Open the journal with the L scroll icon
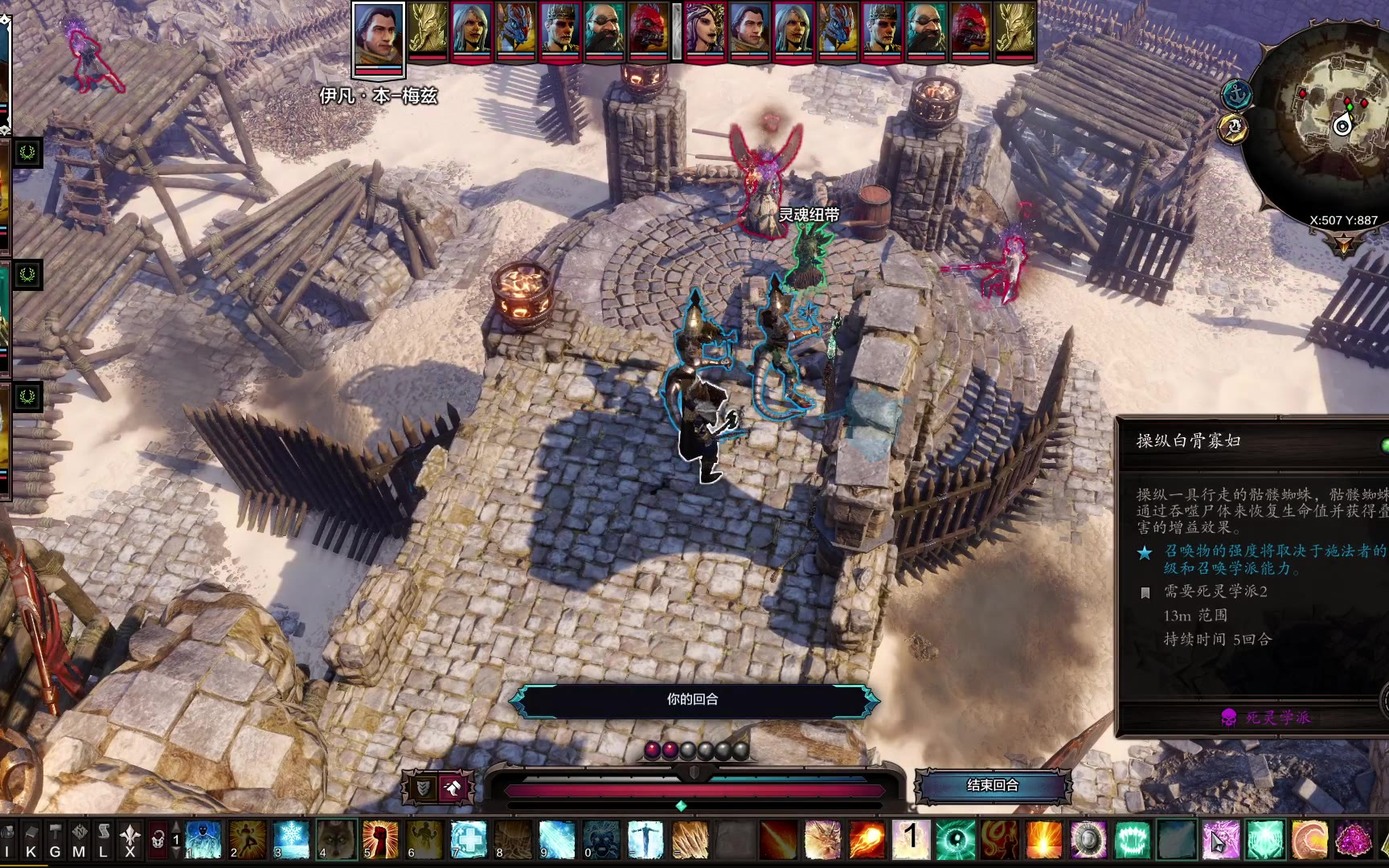 click(103, 841)
